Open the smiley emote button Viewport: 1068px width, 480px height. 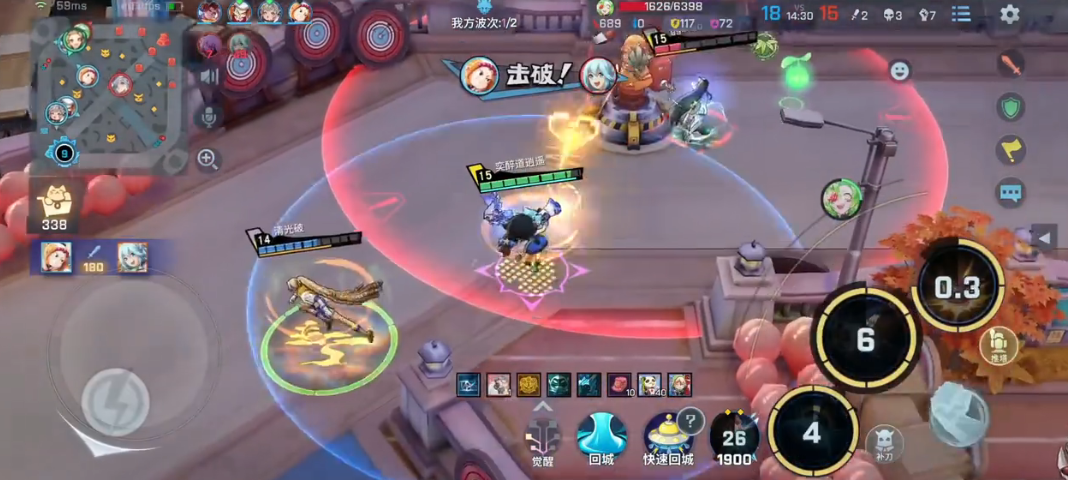[899, 70]
